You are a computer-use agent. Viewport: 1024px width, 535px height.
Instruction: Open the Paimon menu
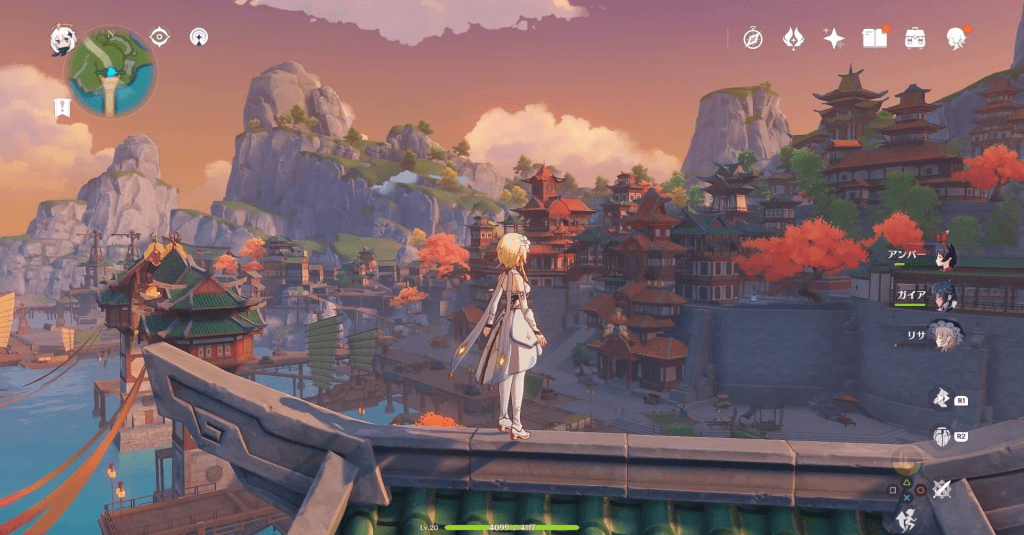coord(64,40)
